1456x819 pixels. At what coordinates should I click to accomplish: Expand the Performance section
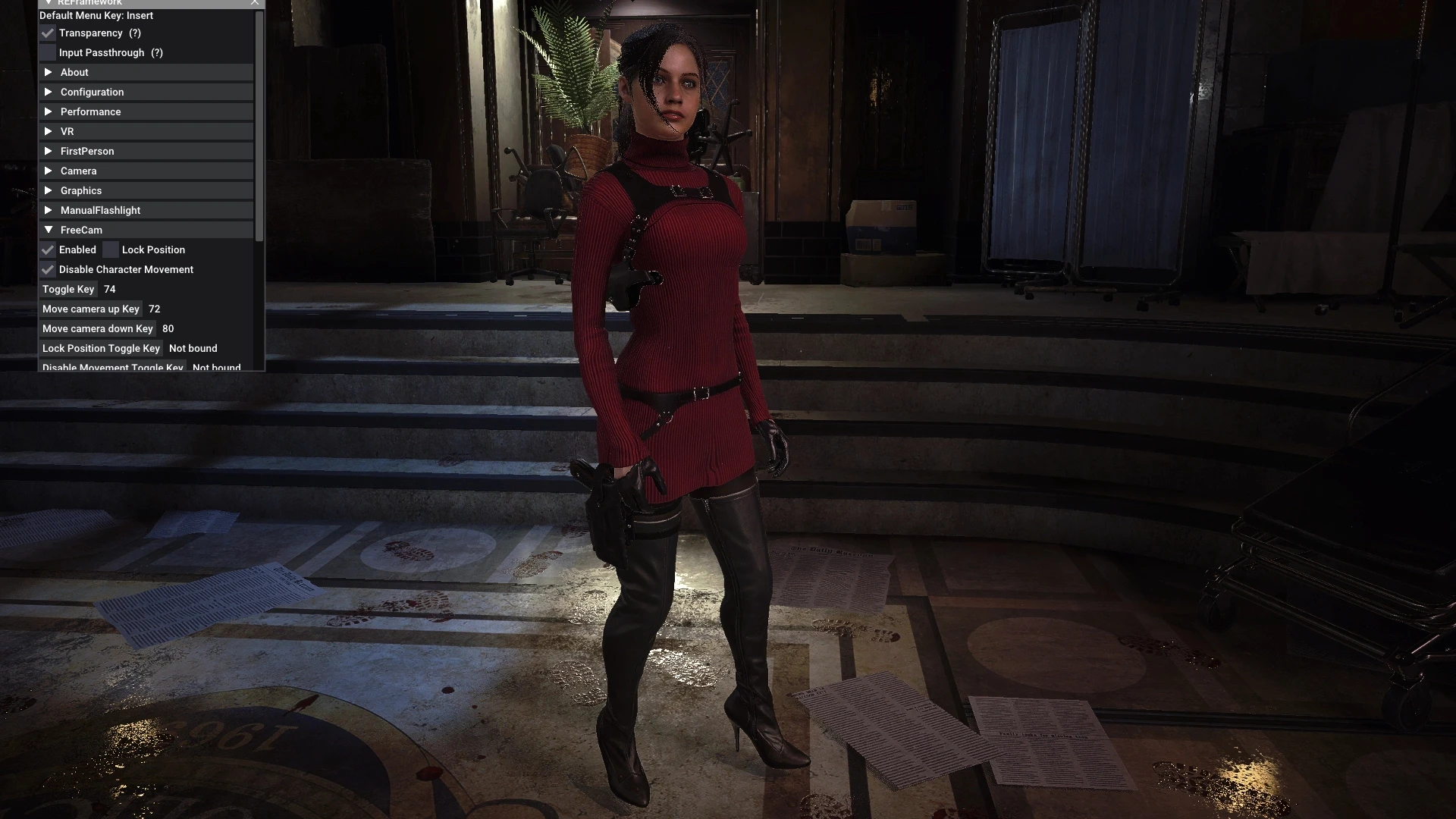91,111
